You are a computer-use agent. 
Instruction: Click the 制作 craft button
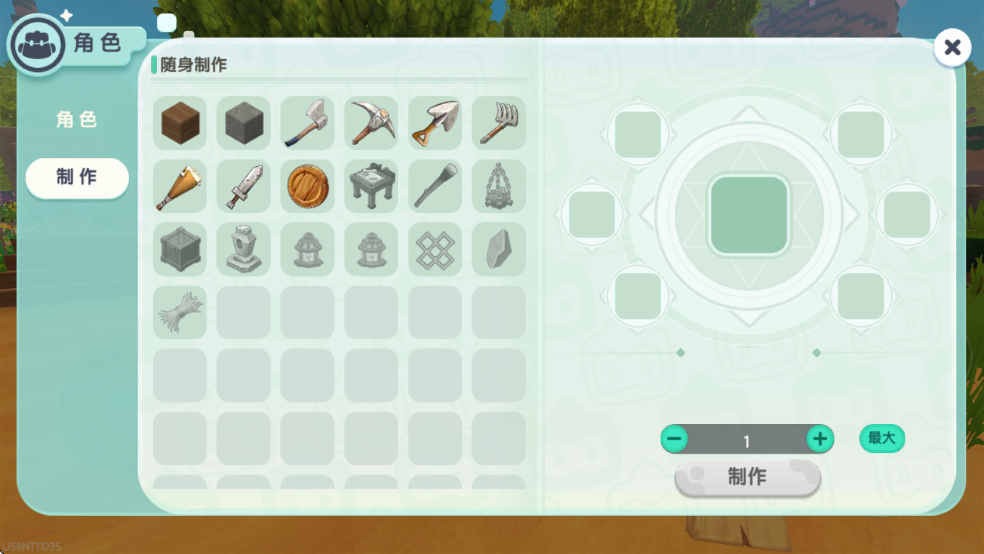tap(747, 477)
